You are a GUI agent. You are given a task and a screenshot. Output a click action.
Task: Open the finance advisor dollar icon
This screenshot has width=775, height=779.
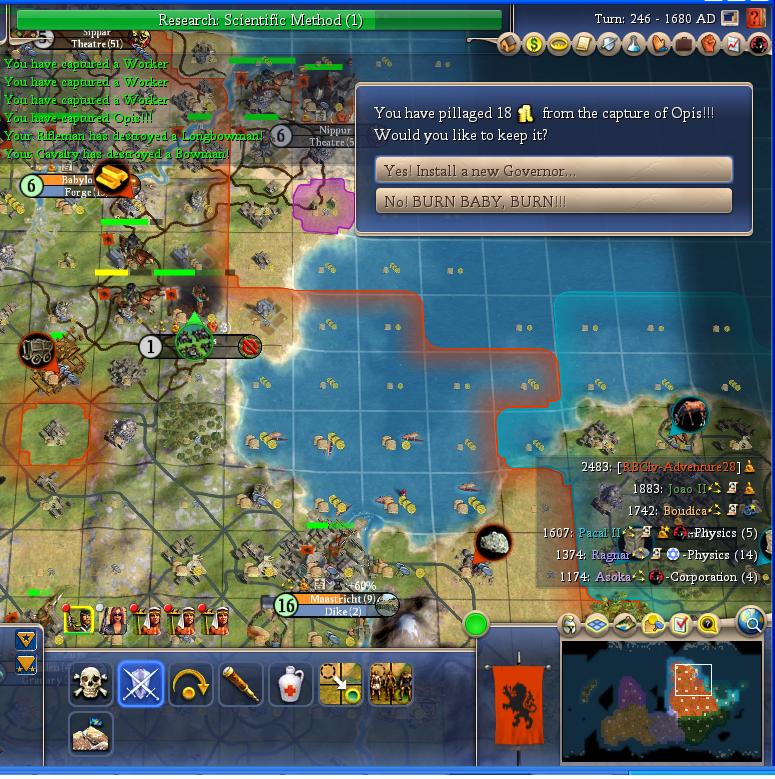pyautogui.click(x=534, y=44)
